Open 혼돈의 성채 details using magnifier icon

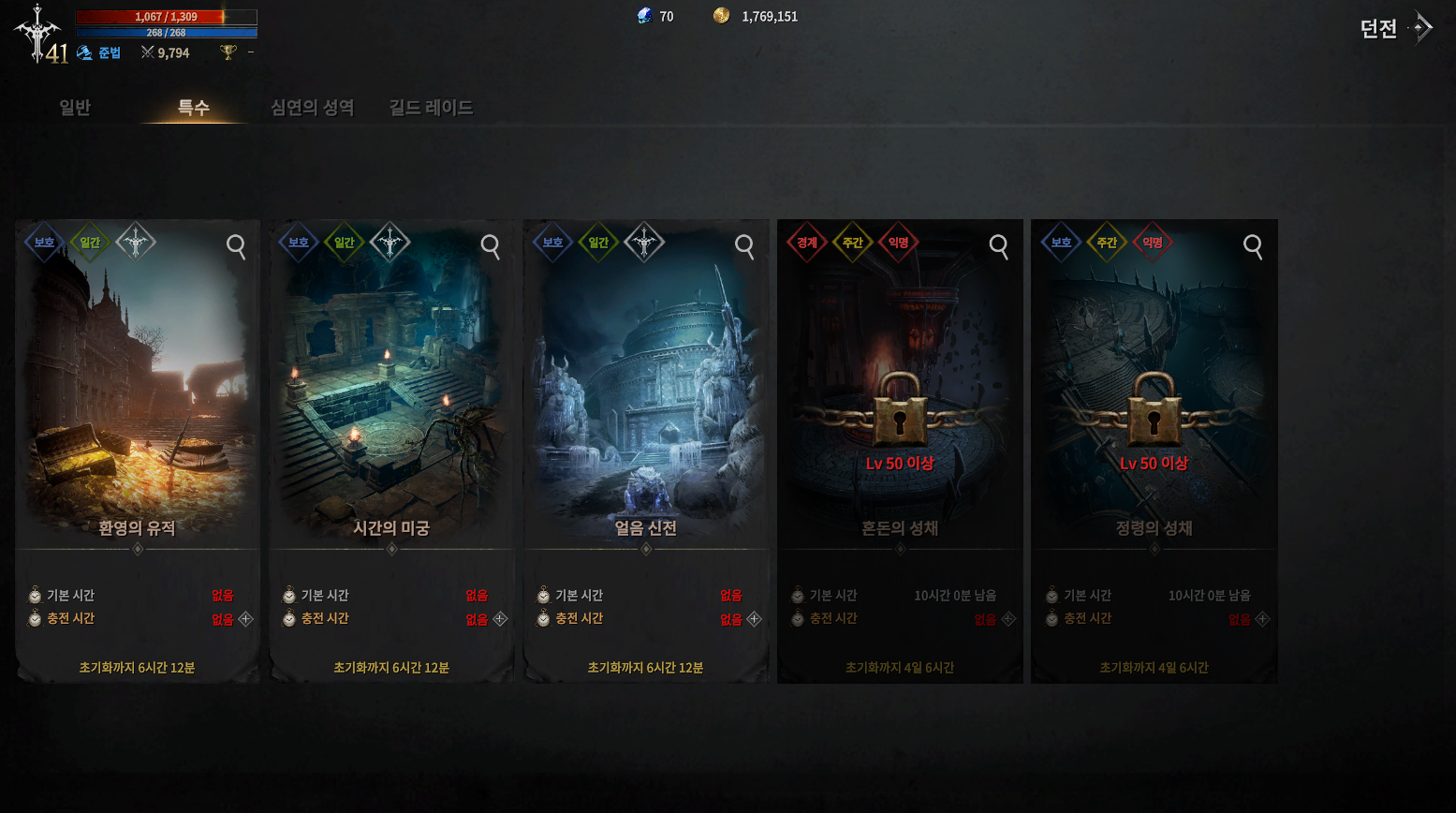[999, 246]
